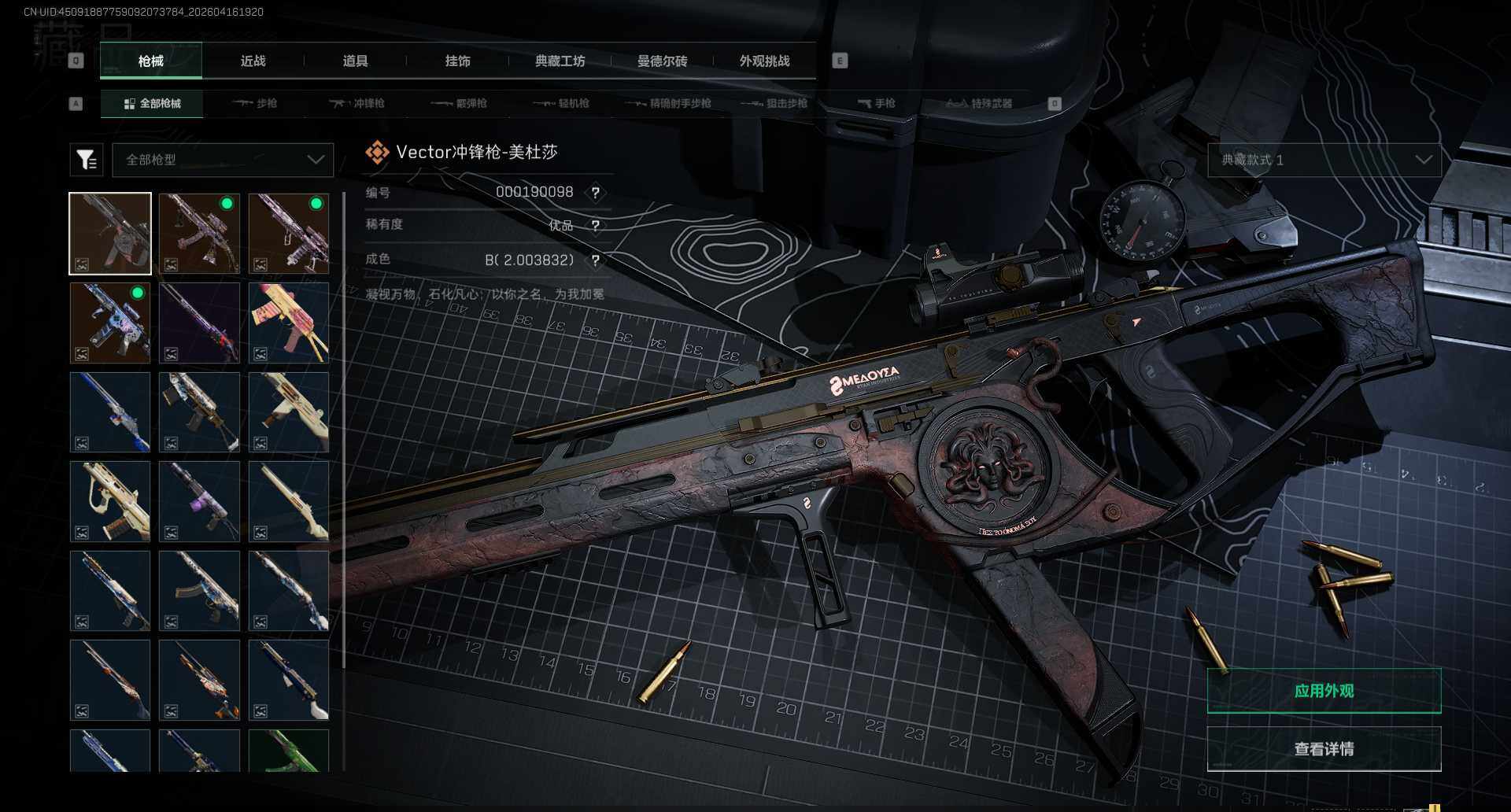The height and width of the screenshot is (812, 1511).
Task: Click the question mark beside 稀有度
Action: tap(596, 226)
